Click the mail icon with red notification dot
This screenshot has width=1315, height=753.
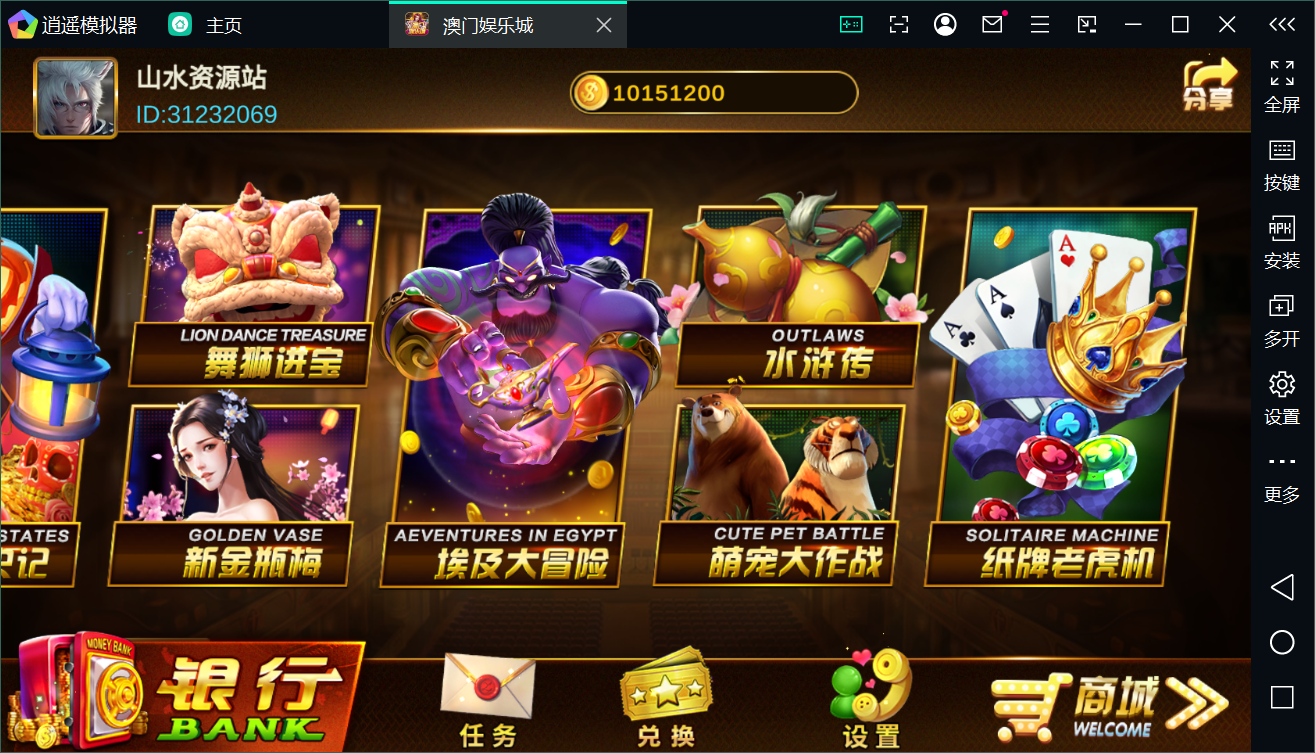tap(991, 23)
